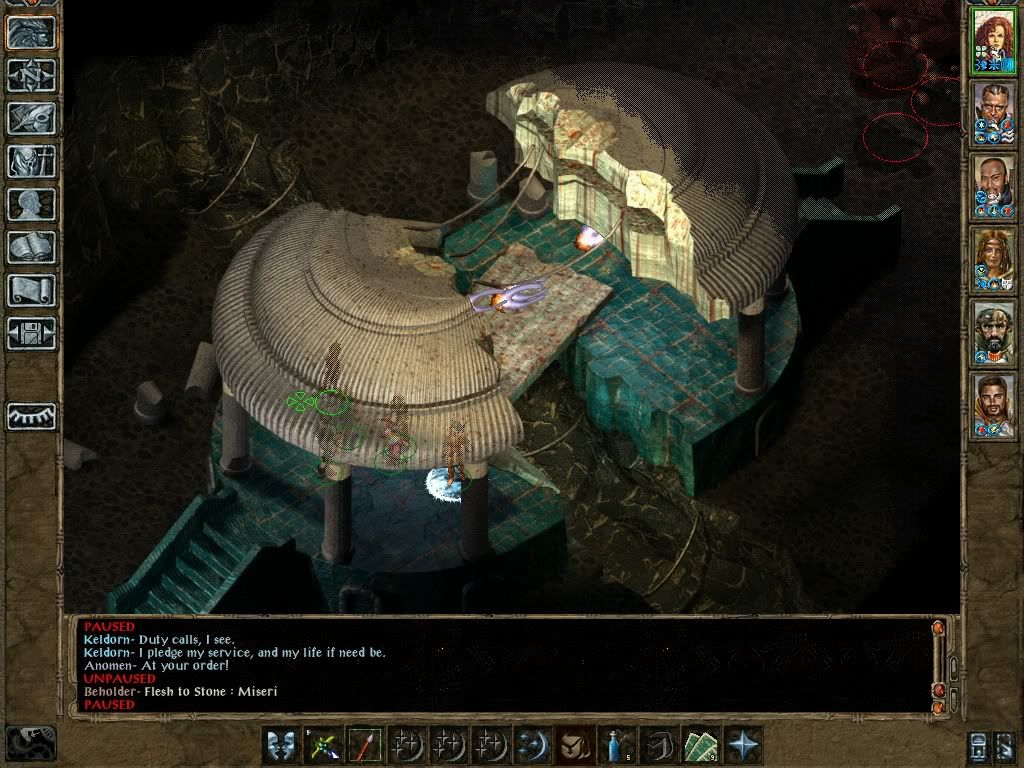Open the character record silhouette button
The height and width of the screenshot is (768, 1024).
click(32, 204)
